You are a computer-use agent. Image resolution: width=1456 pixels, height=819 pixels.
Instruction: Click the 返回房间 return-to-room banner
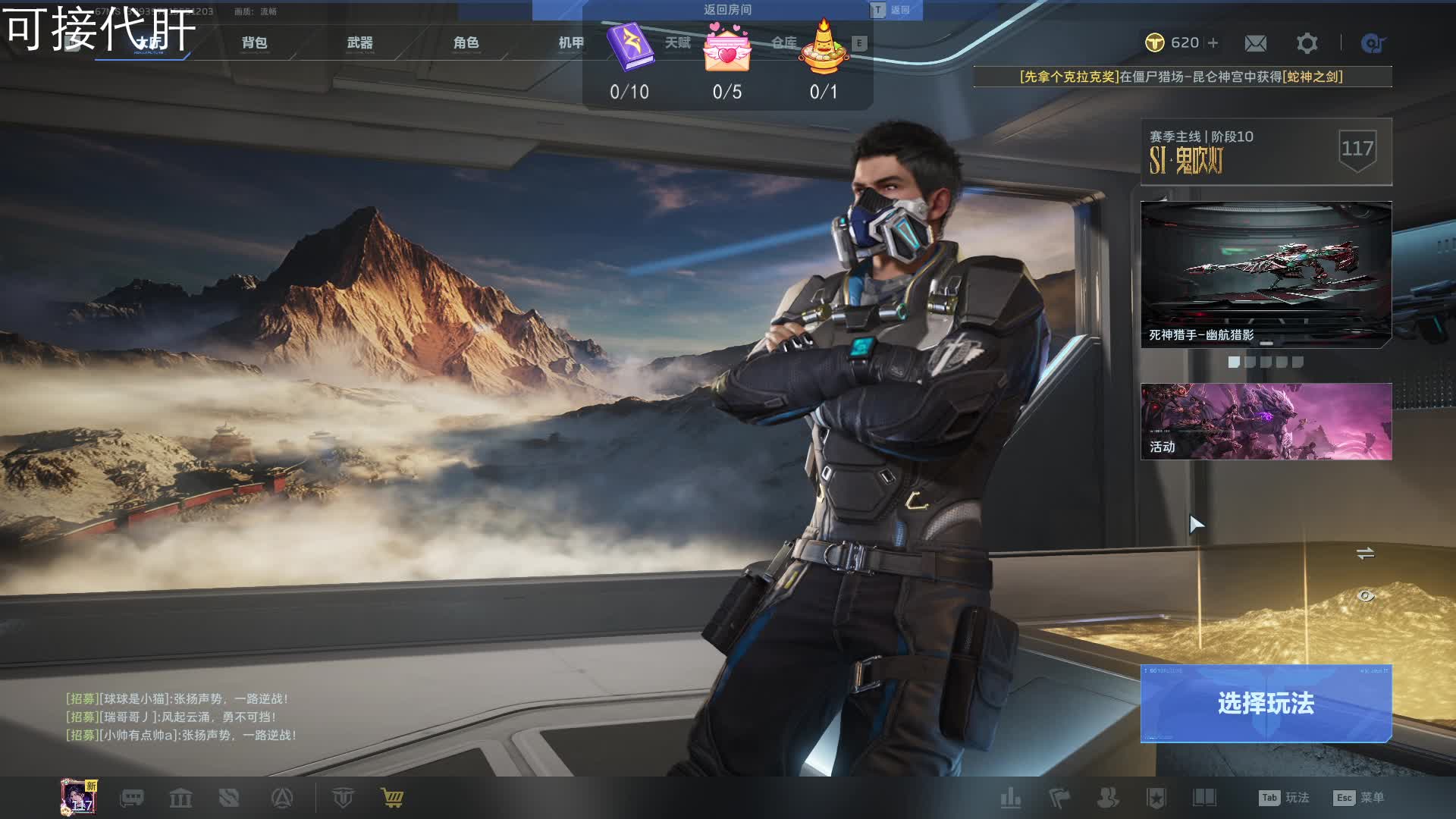[727, 10]
